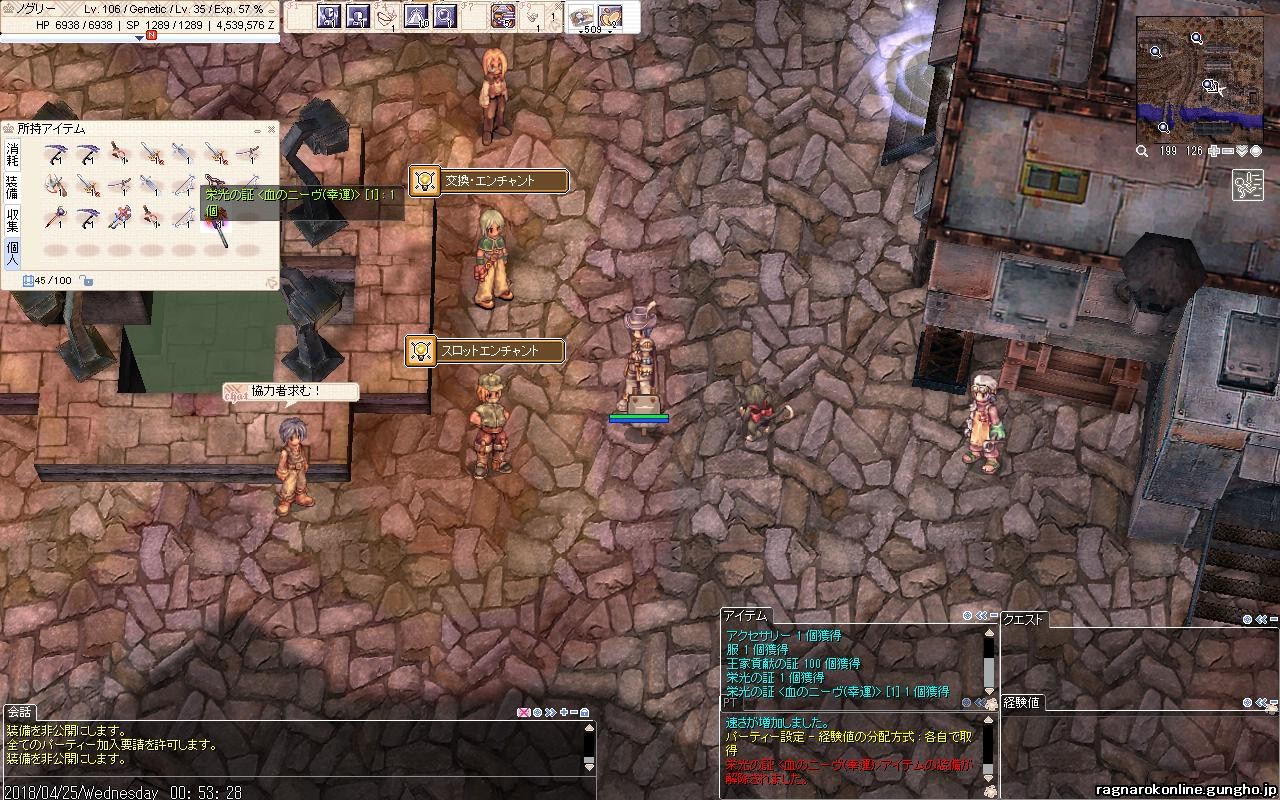Select the 個人 inventory tab

point(12,251)
